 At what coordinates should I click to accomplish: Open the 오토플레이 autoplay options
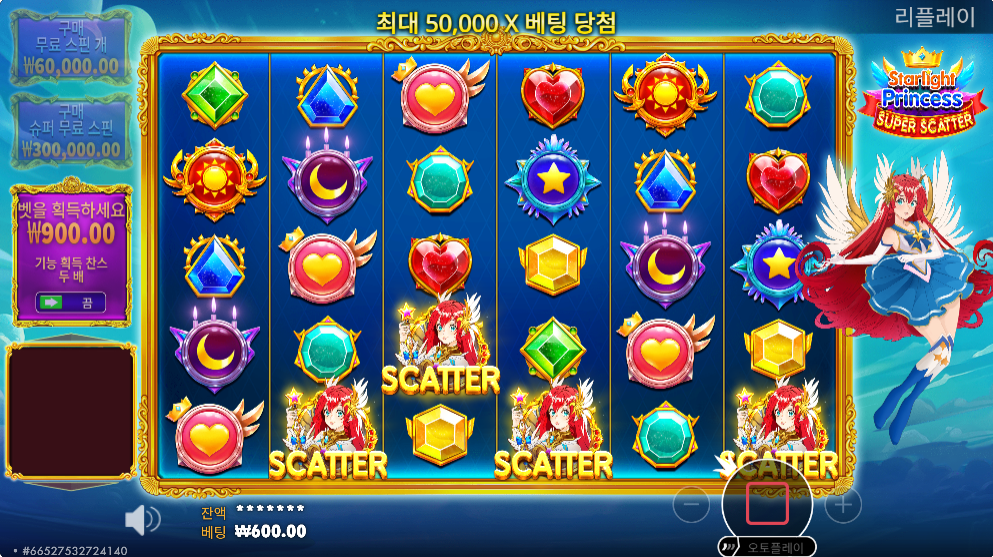pyautogui.click(x=769, y=547)
